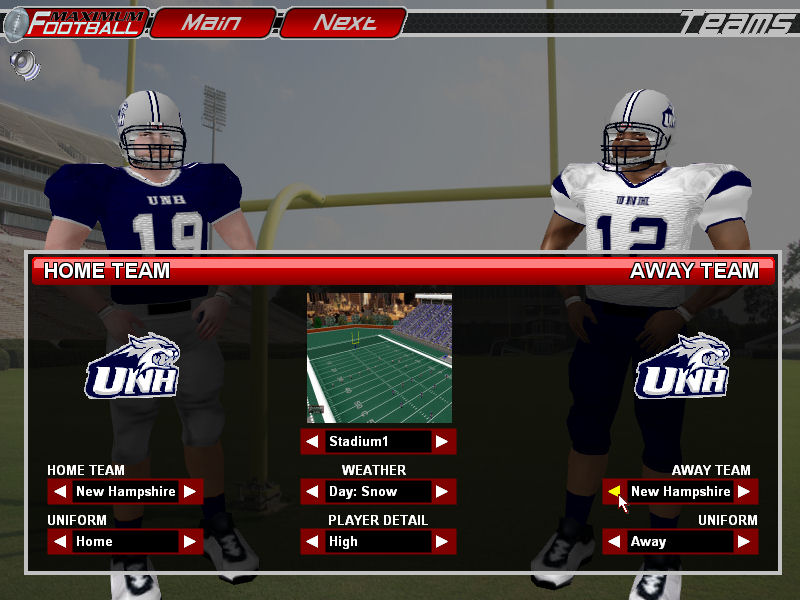Select previous home team with left arrow

pyautogui.click(x=60, y=492)
